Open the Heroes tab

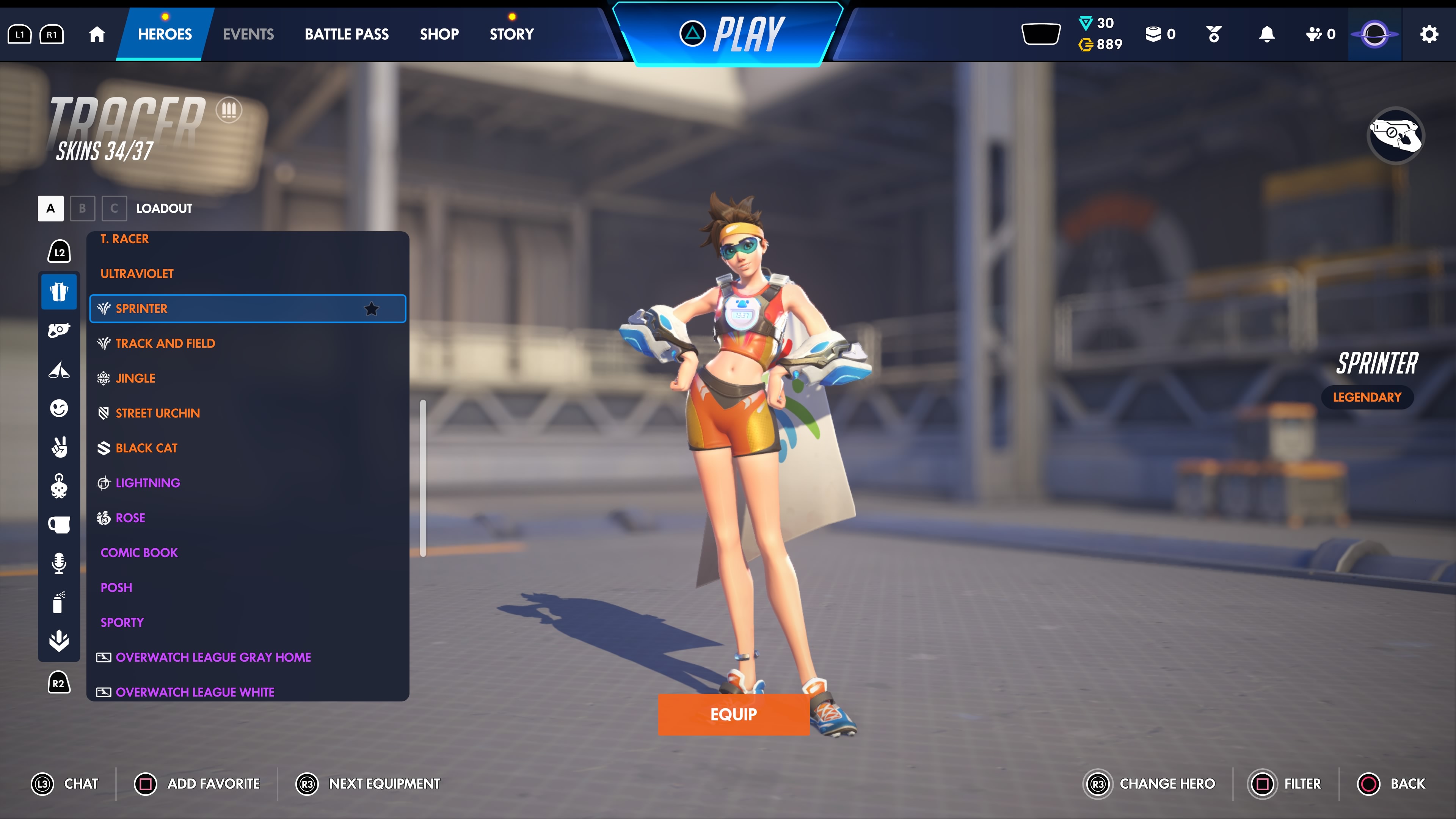click(x=165, y=34)
